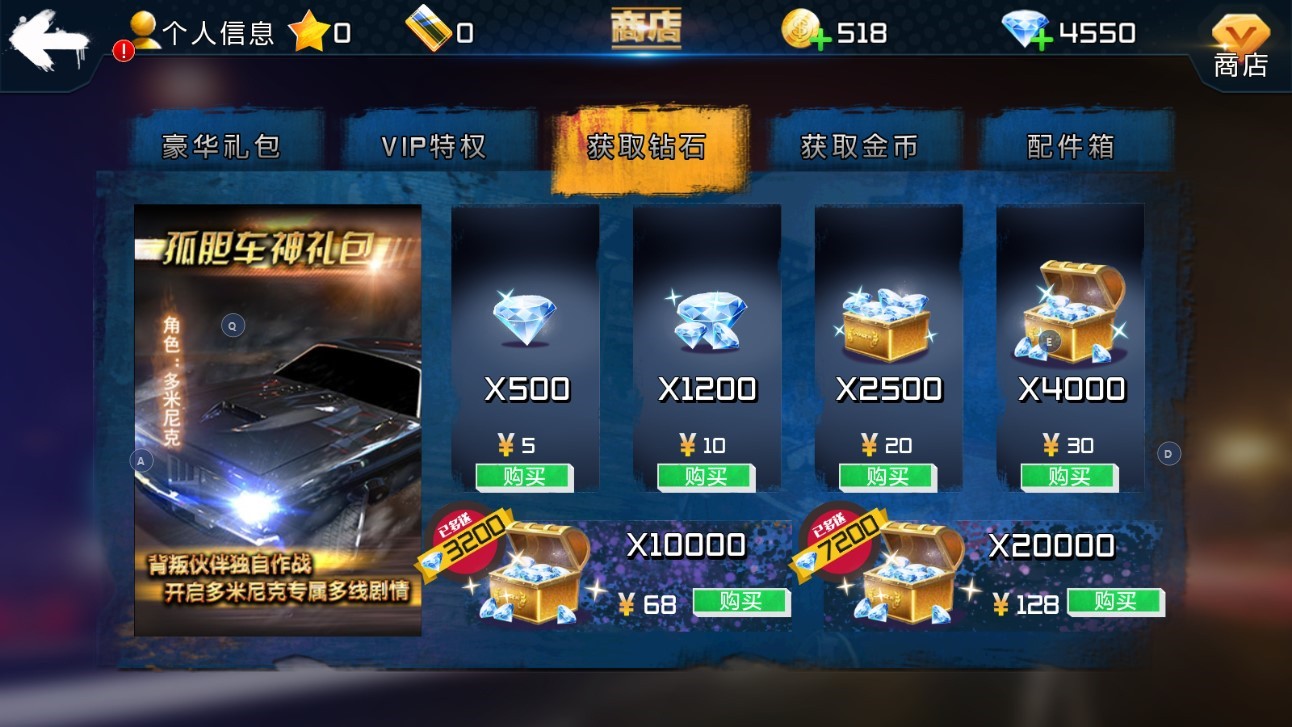Add diamonds with the diamond plus icon
Viewport: 1292px width, 727px height.
pyautogui.click(x=1027, y=32)
